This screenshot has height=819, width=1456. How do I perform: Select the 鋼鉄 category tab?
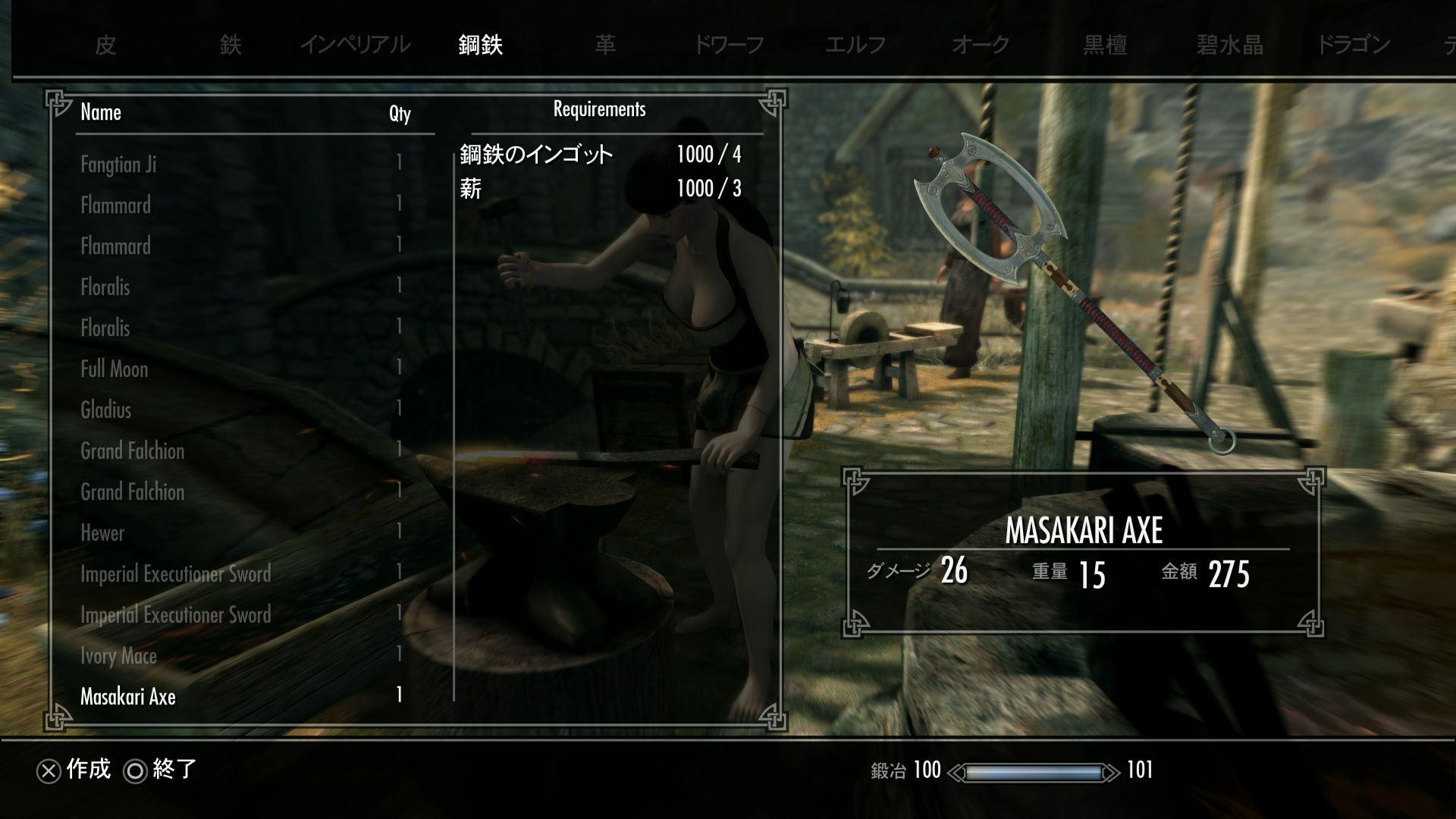pyautogui.click(x=480, y=45)
